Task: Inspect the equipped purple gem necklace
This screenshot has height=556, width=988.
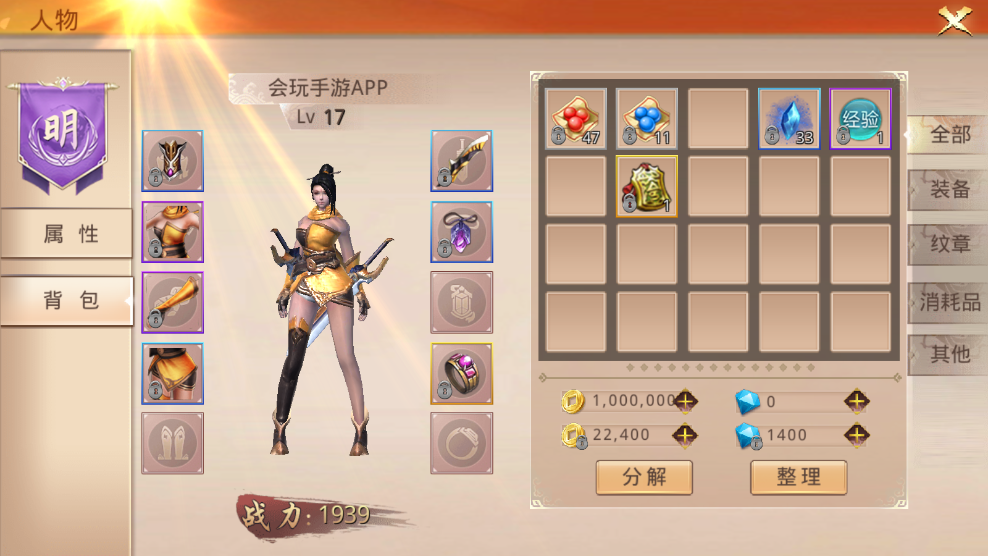Action: point(461,232)
